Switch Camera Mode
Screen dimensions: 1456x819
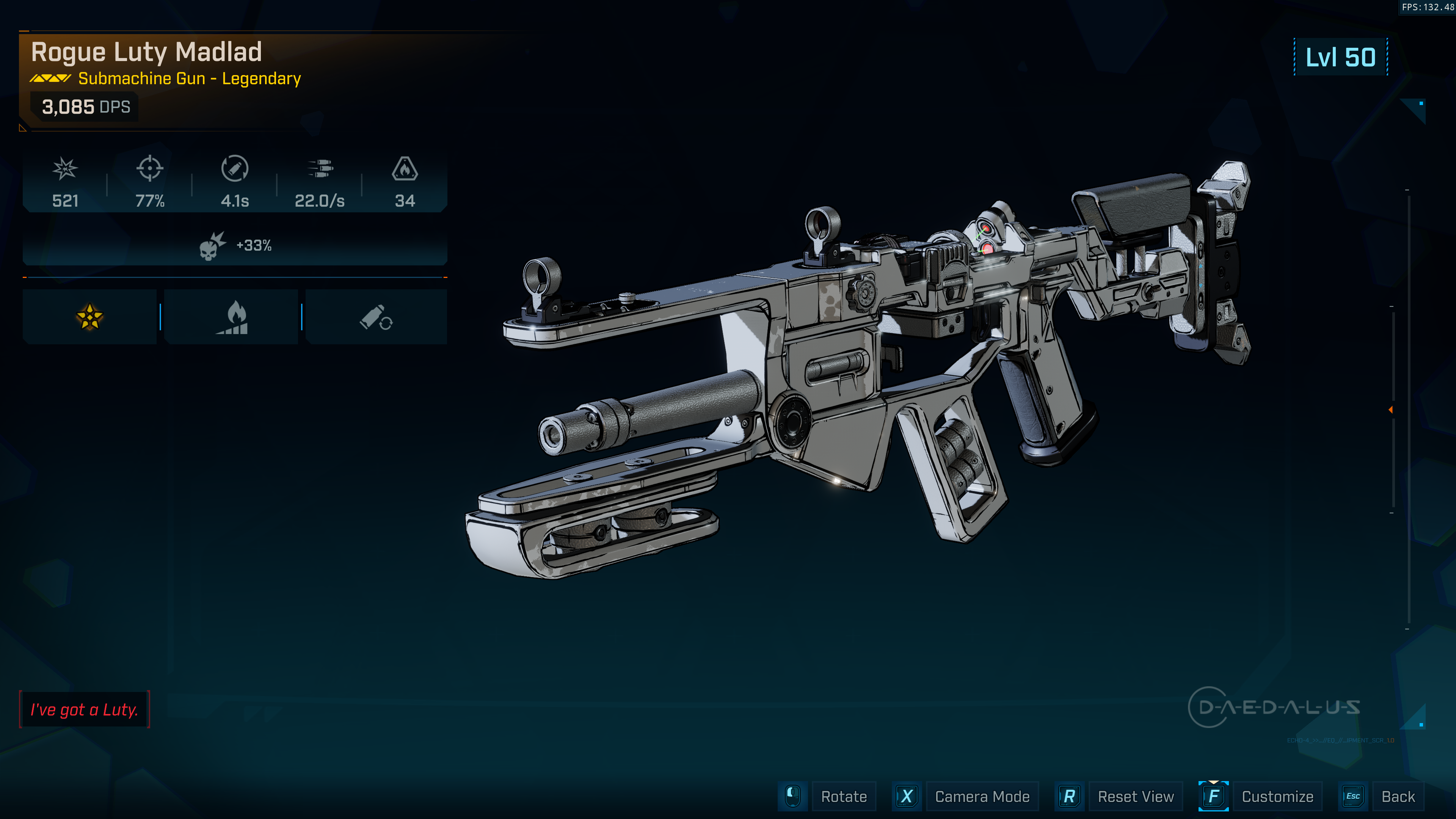pos(981,796)
